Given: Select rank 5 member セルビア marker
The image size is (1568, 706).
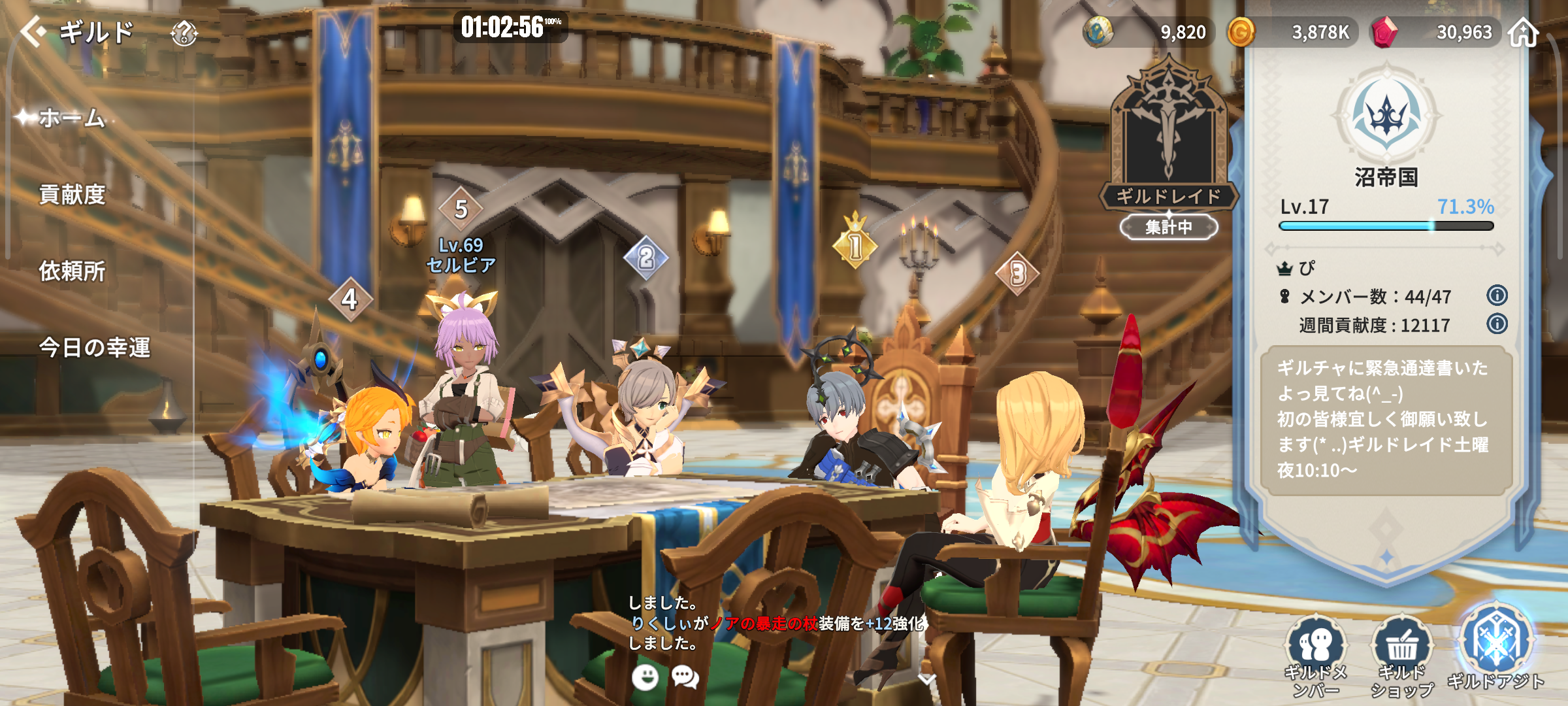Looking at the screenshot, I should tap(461, 210).
